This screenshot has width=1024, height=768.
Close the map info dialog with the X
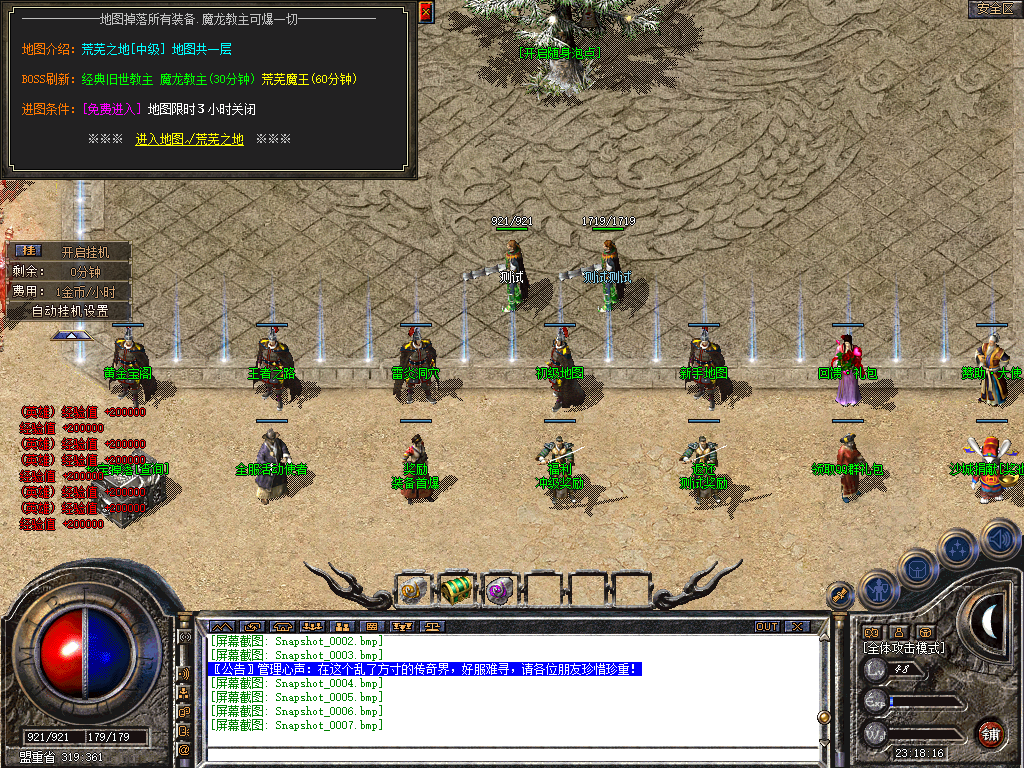point(426,12)
